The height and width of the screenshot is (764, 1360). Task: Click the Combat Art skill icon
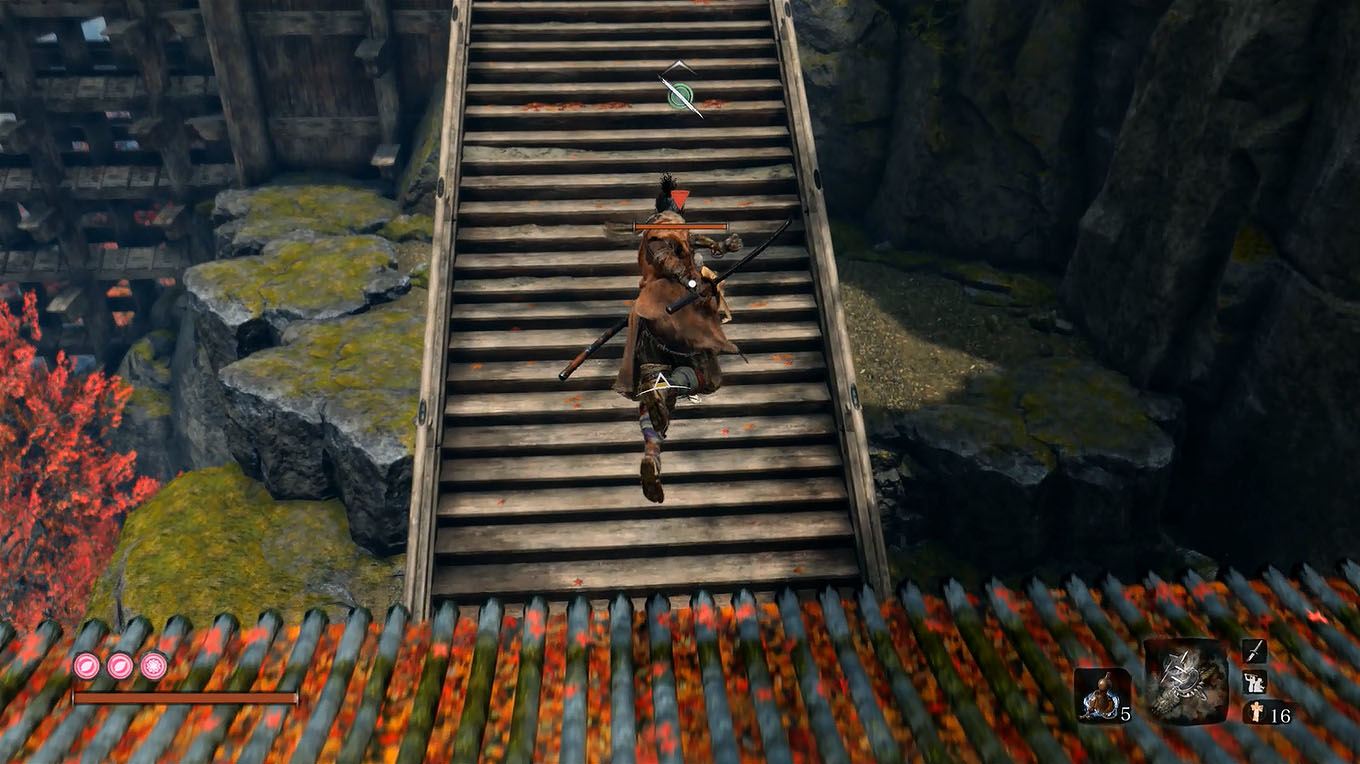[x=1254, y=683]
